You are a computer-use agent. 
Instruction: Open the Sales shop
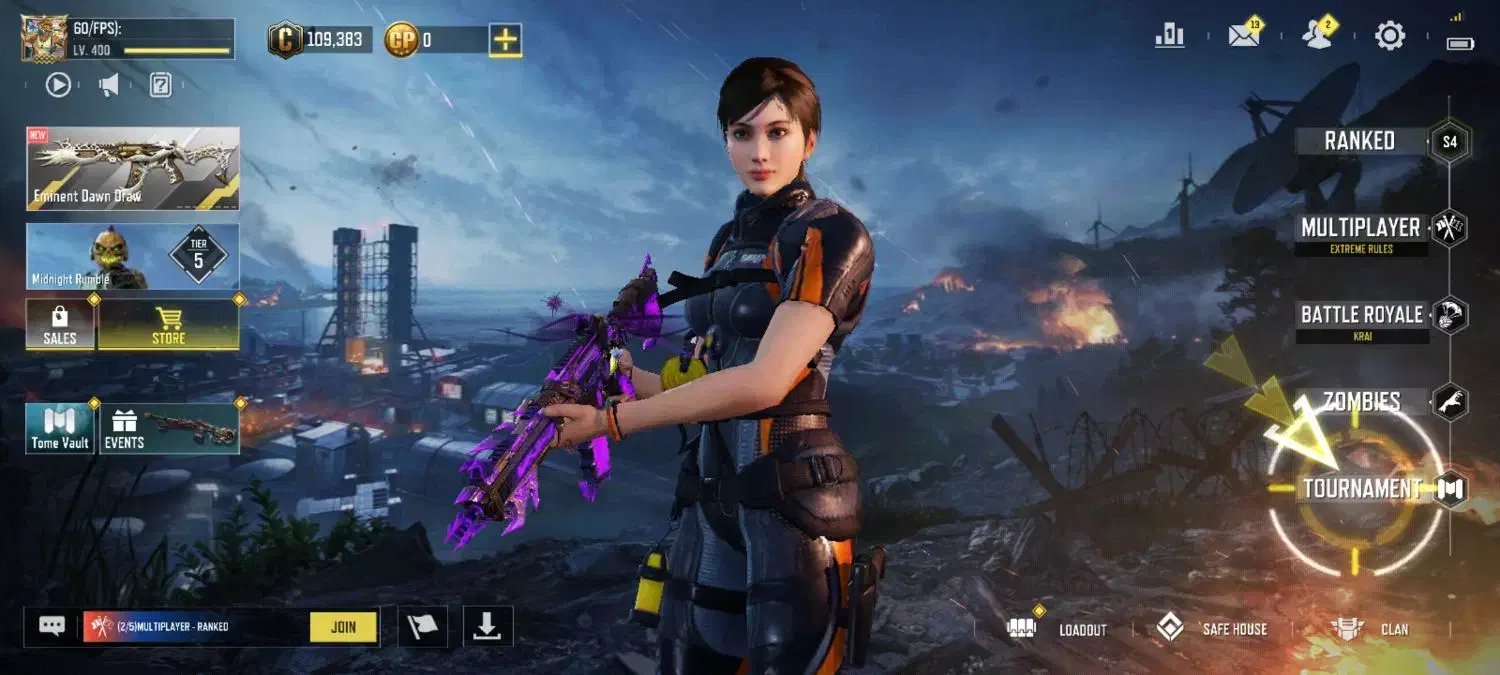click(60, 325)
